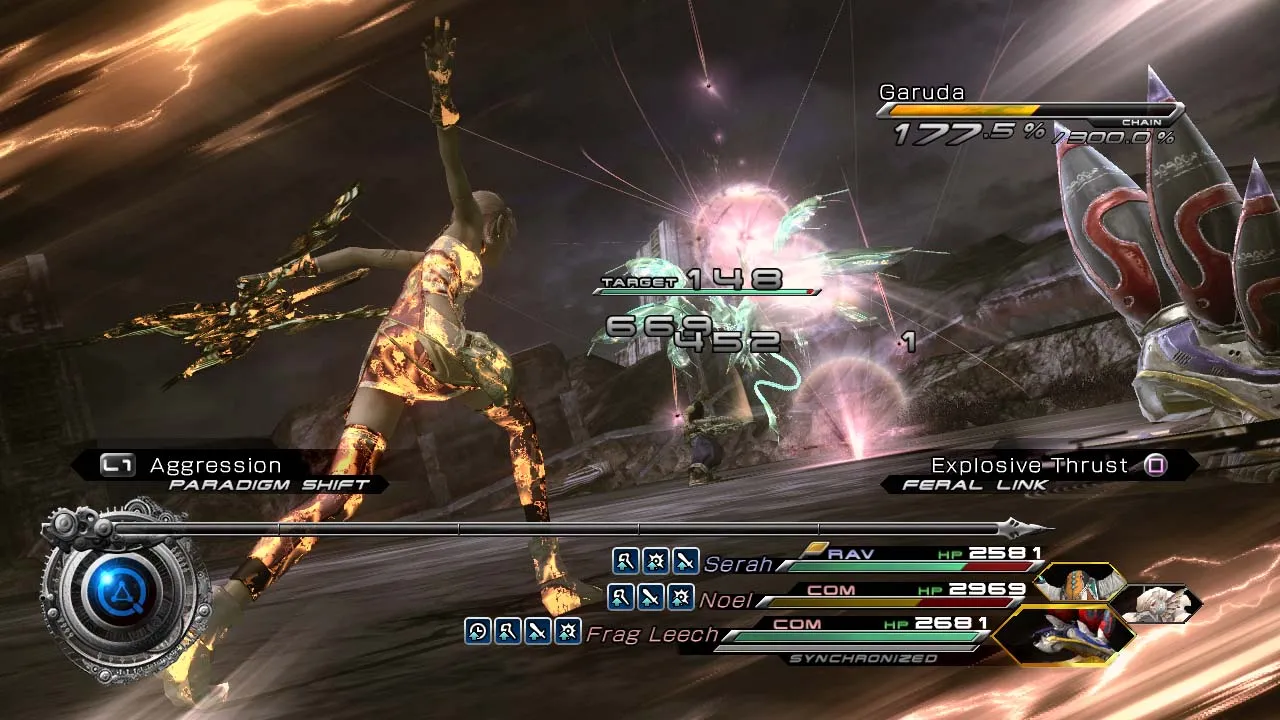Select Noel's party name

tap(726, 600)
